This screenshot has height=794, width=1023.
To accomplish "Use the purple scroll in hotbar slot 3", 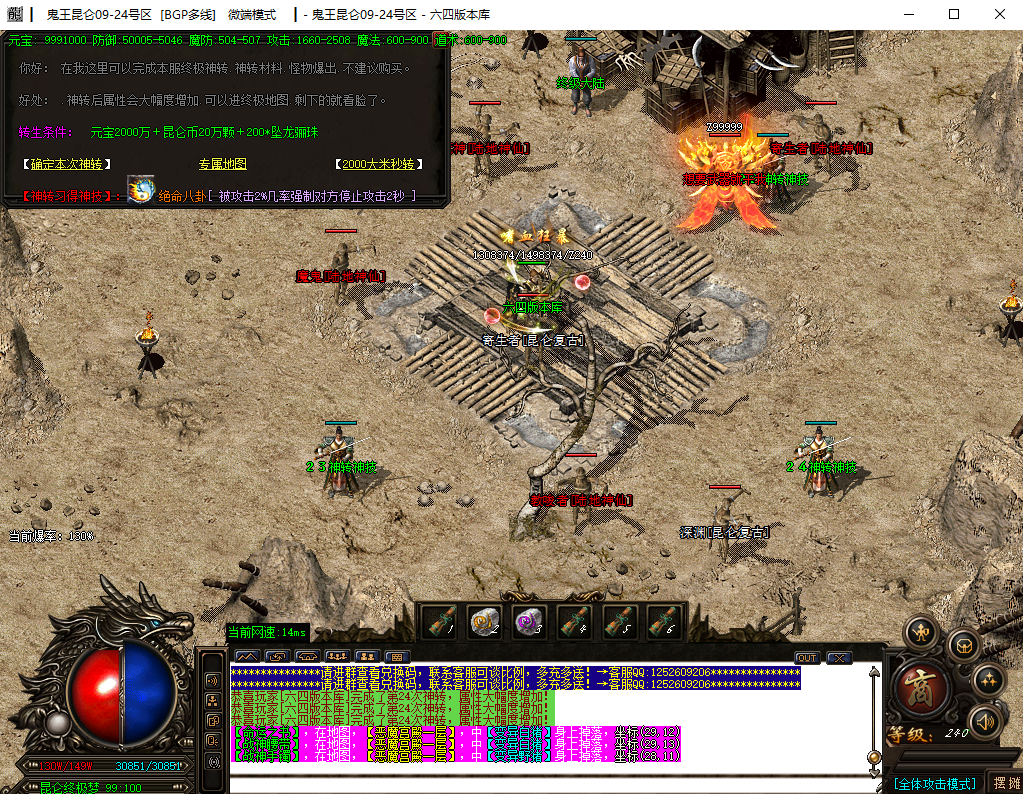I will [530, 622].
